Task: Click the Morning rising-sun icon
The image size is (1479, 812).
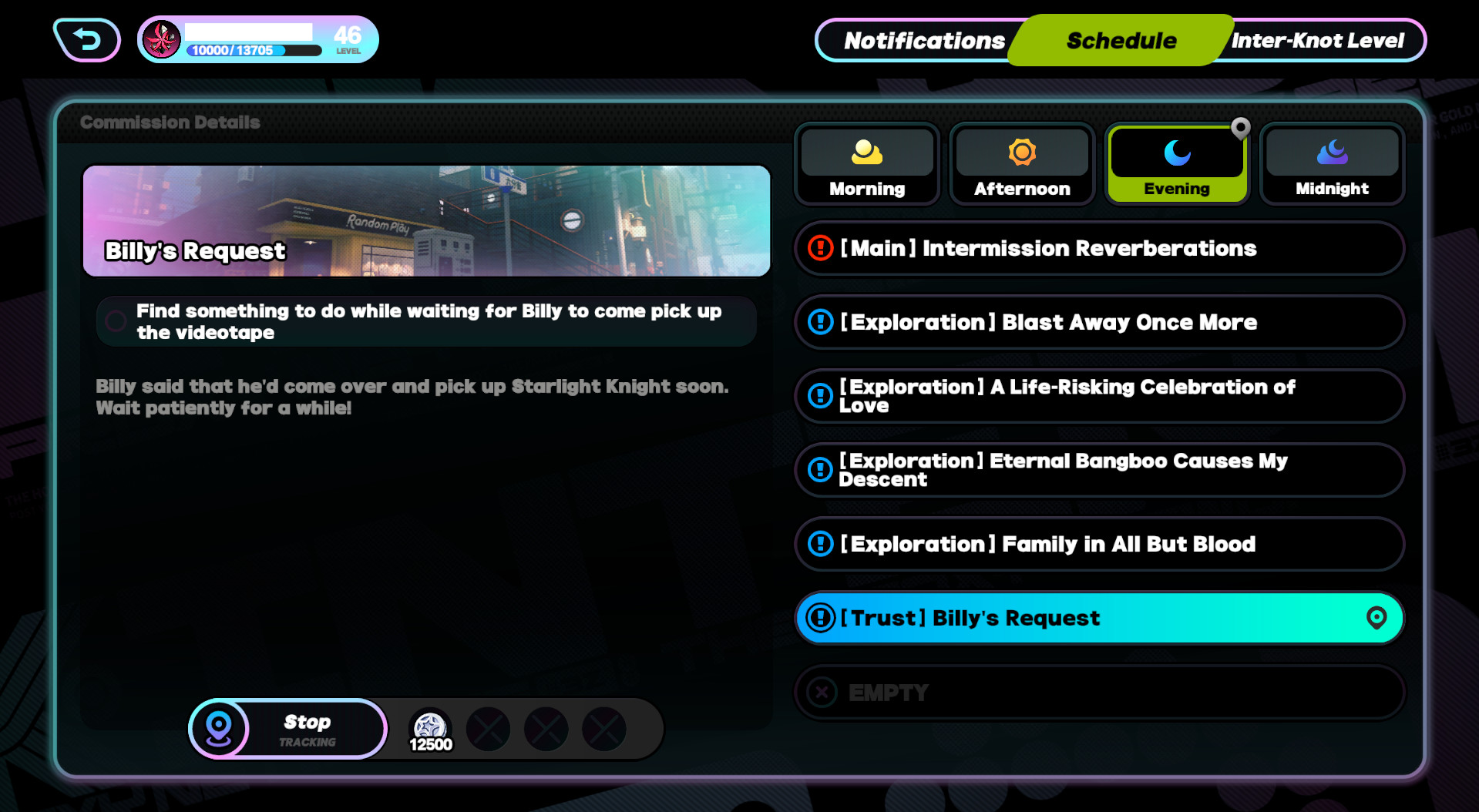Action: tap(866, 153)
